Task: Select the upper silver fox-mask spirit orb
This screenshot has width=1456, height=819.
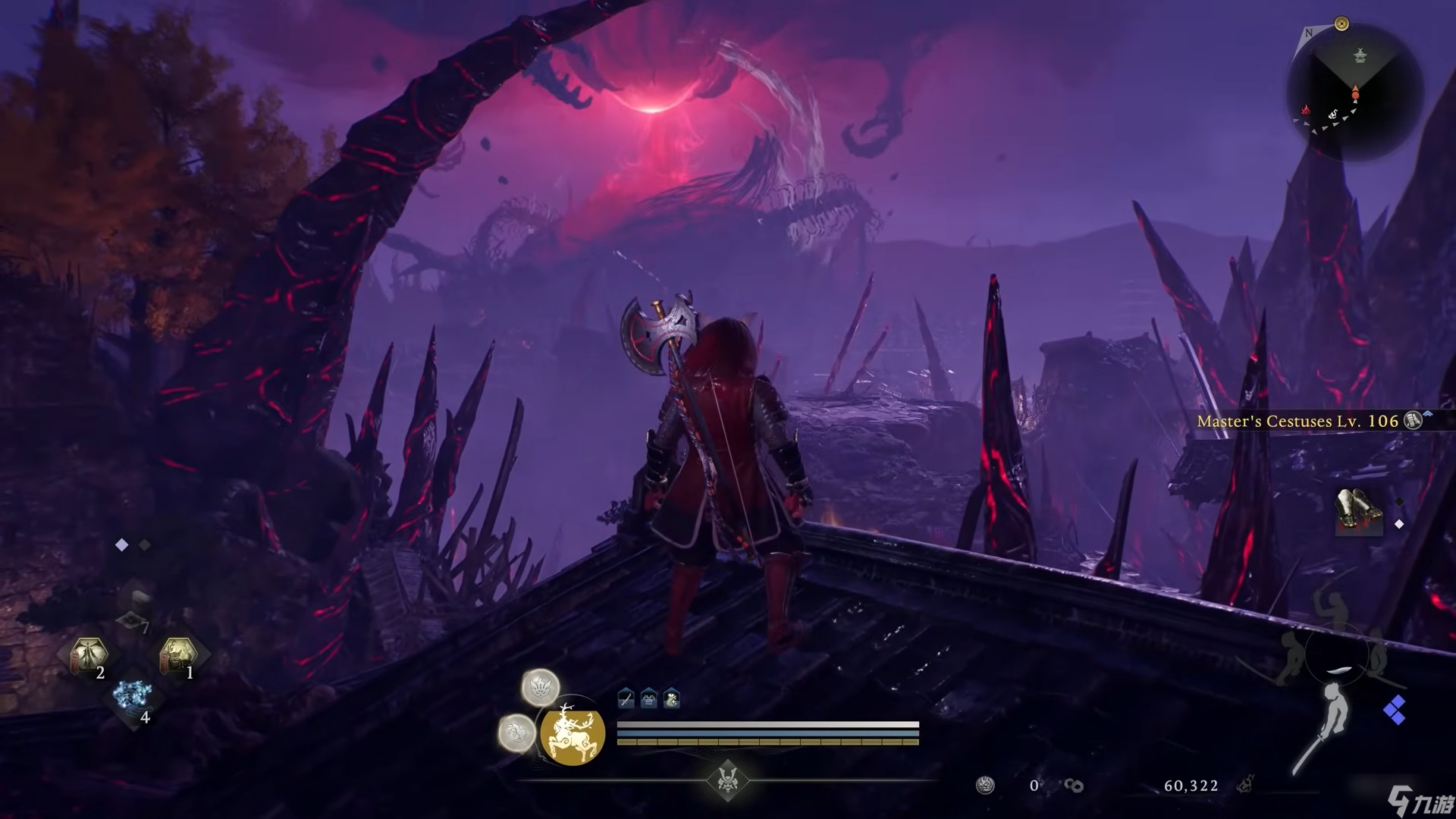Action: [541, 689]
